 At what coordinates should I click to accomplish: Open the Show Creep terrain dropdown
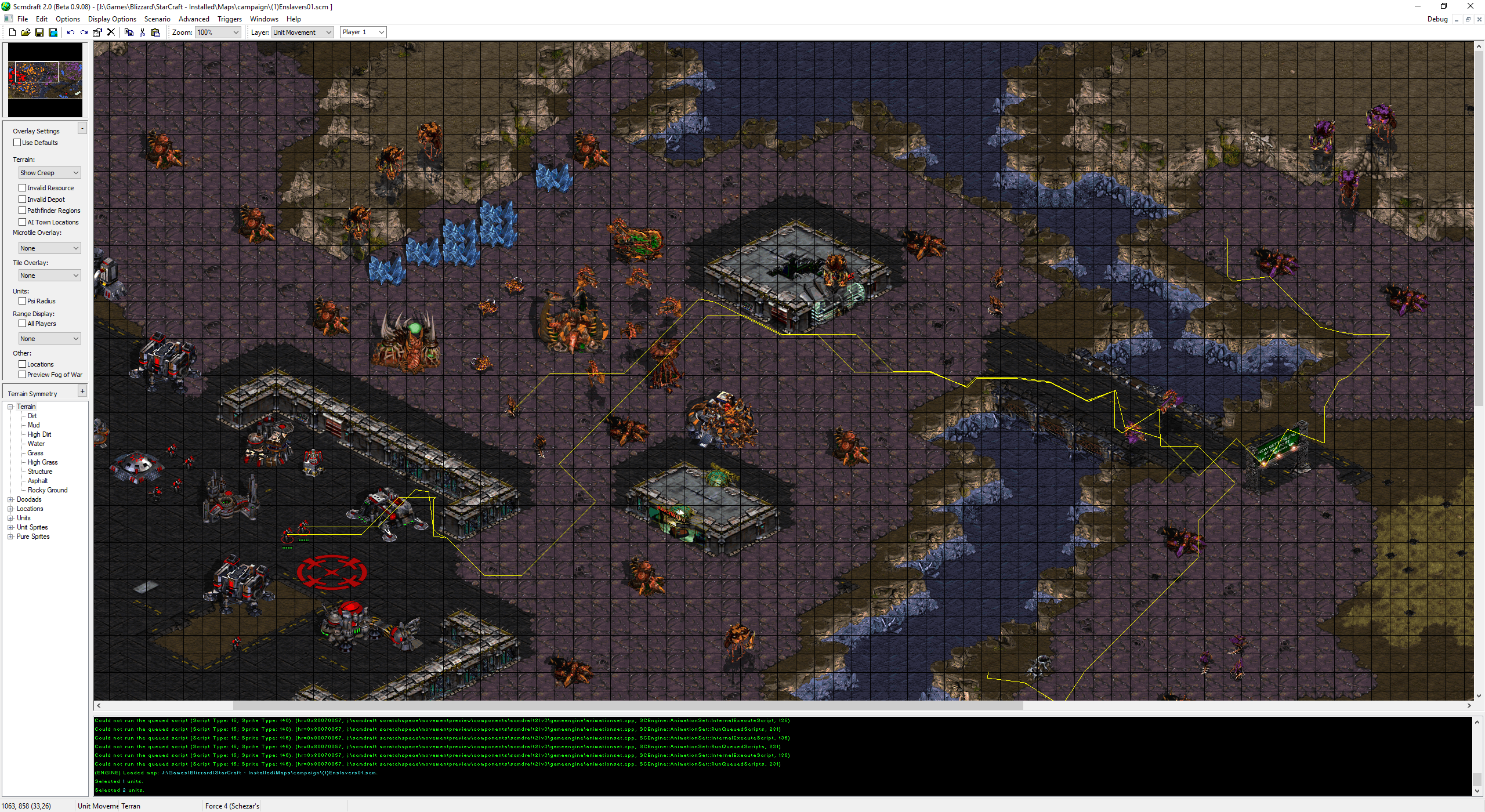[49, 173]
